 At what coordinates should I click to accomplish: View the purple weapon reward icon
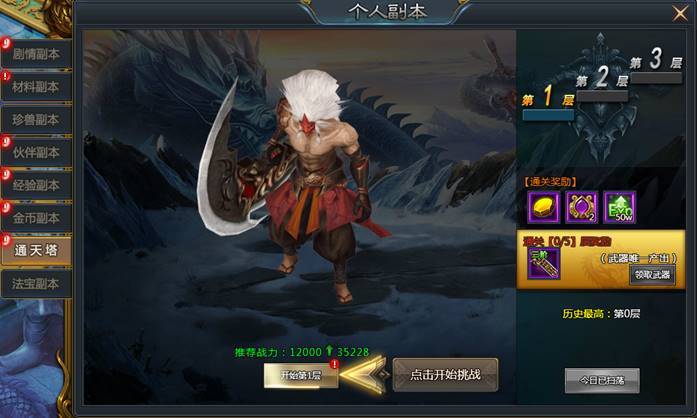click(x=543, y=263)
